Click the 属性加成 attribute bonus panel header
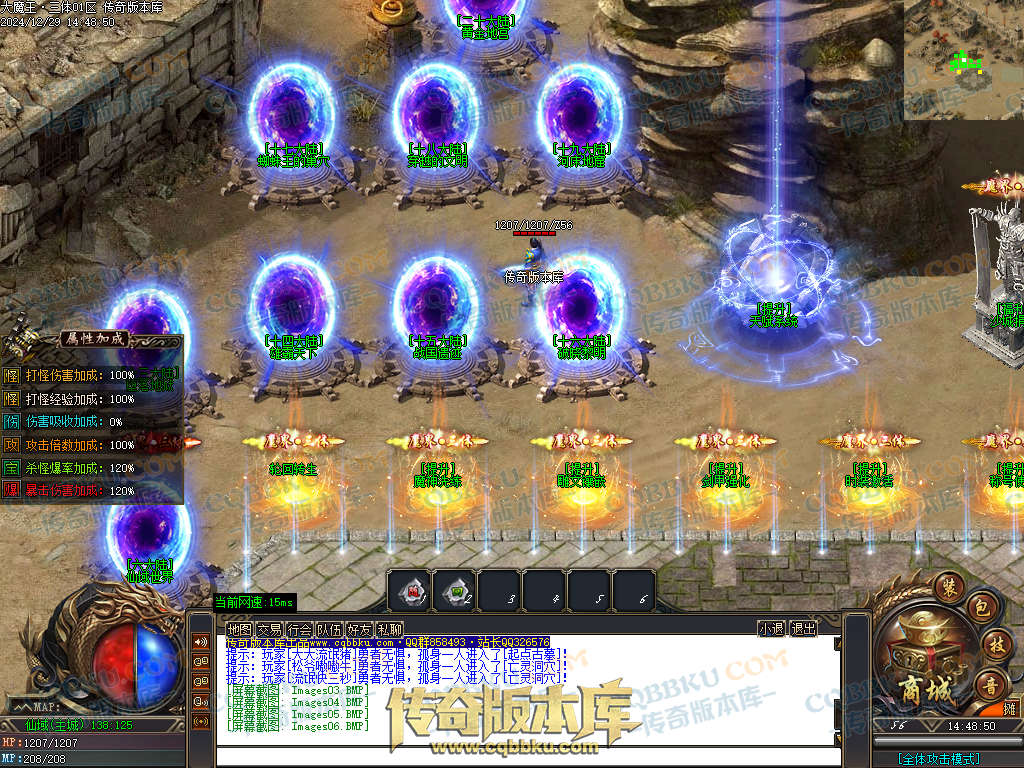Image resolution: width=1024 pixels, height=768 pixels. [93, 338]
